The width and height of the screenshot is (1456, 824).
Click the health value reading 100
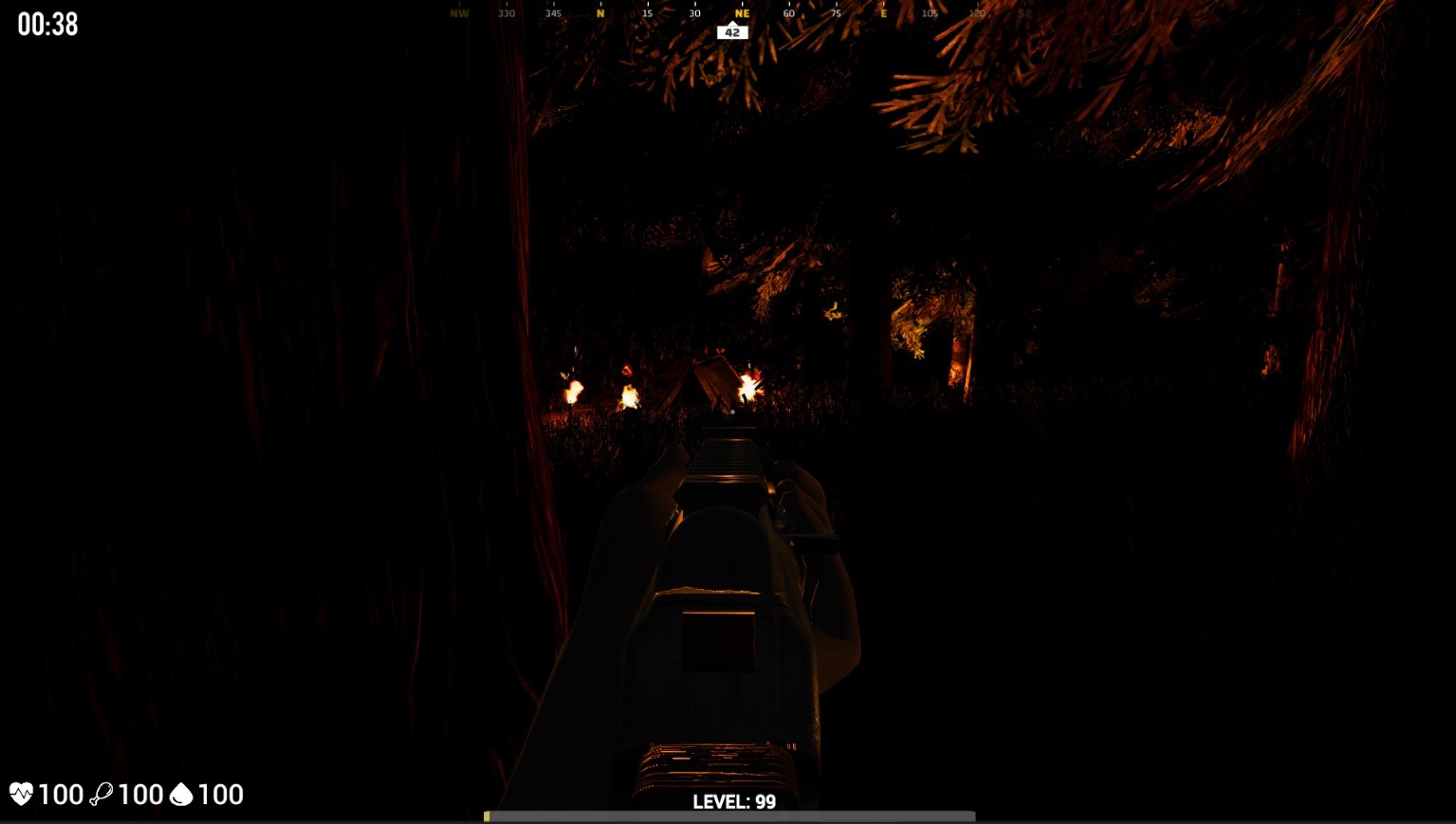pos(63,794)
